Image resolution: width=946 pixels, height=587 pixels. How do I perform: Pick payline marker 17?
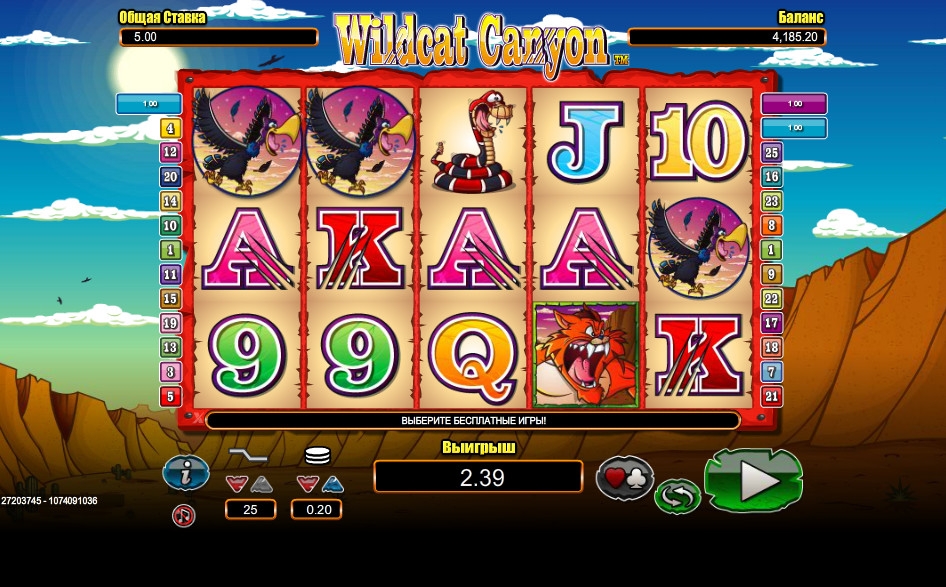coord(771,323)
